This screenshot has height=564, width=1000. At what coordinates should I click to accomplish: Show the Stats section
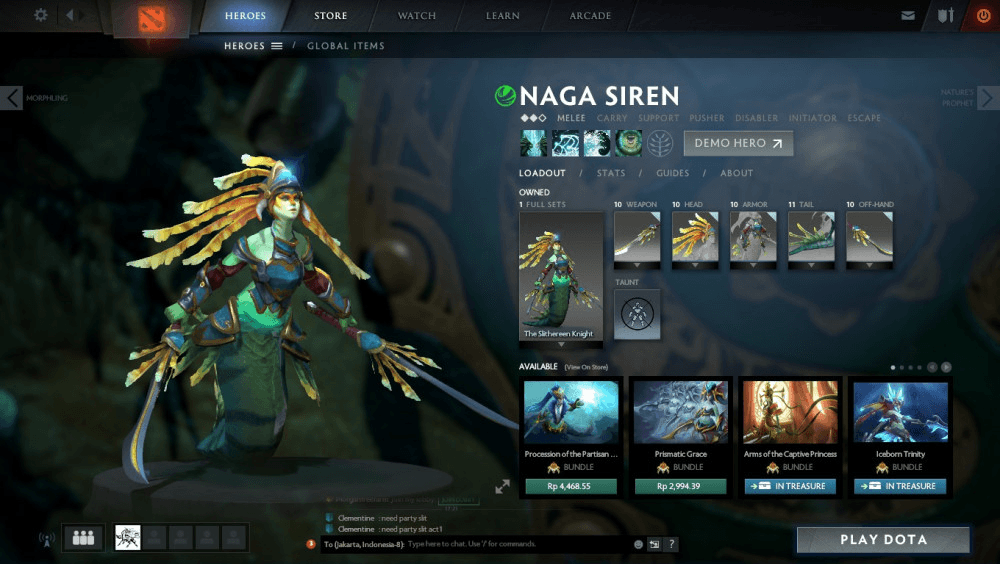(611, 173)
